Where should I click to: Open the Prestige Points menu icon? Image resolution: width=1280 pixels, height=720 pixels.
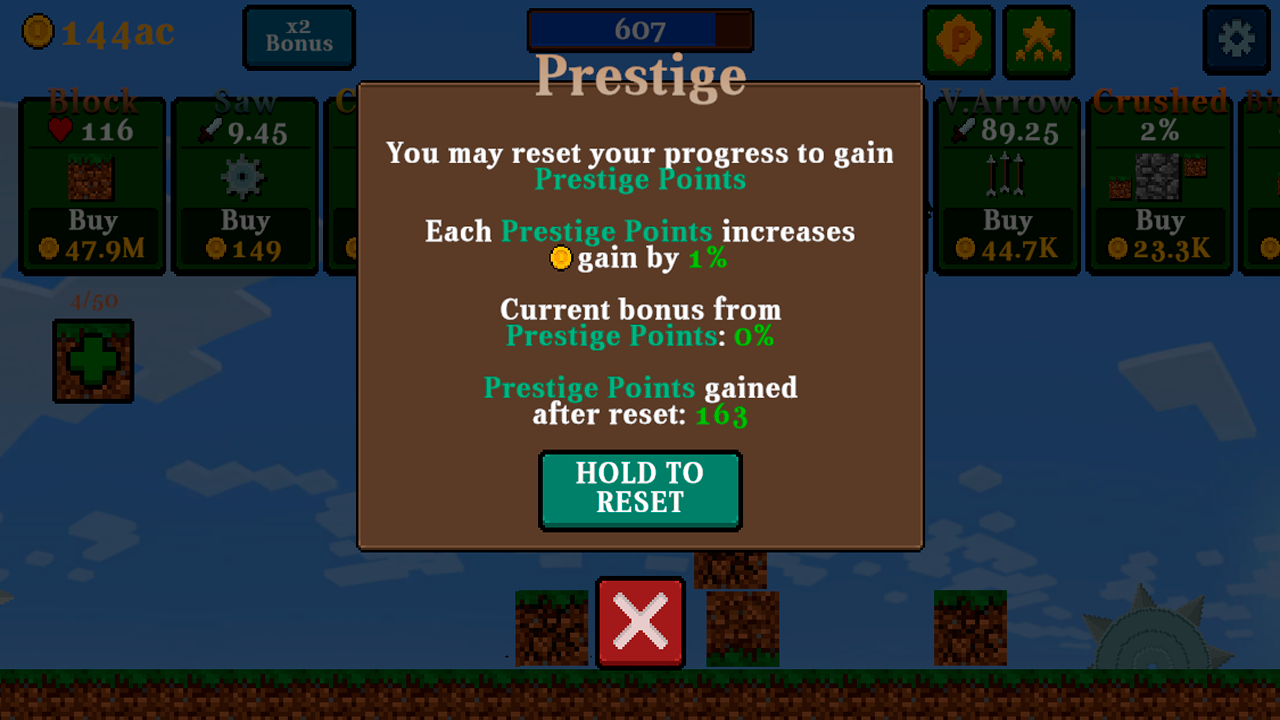tap(959, 42)
